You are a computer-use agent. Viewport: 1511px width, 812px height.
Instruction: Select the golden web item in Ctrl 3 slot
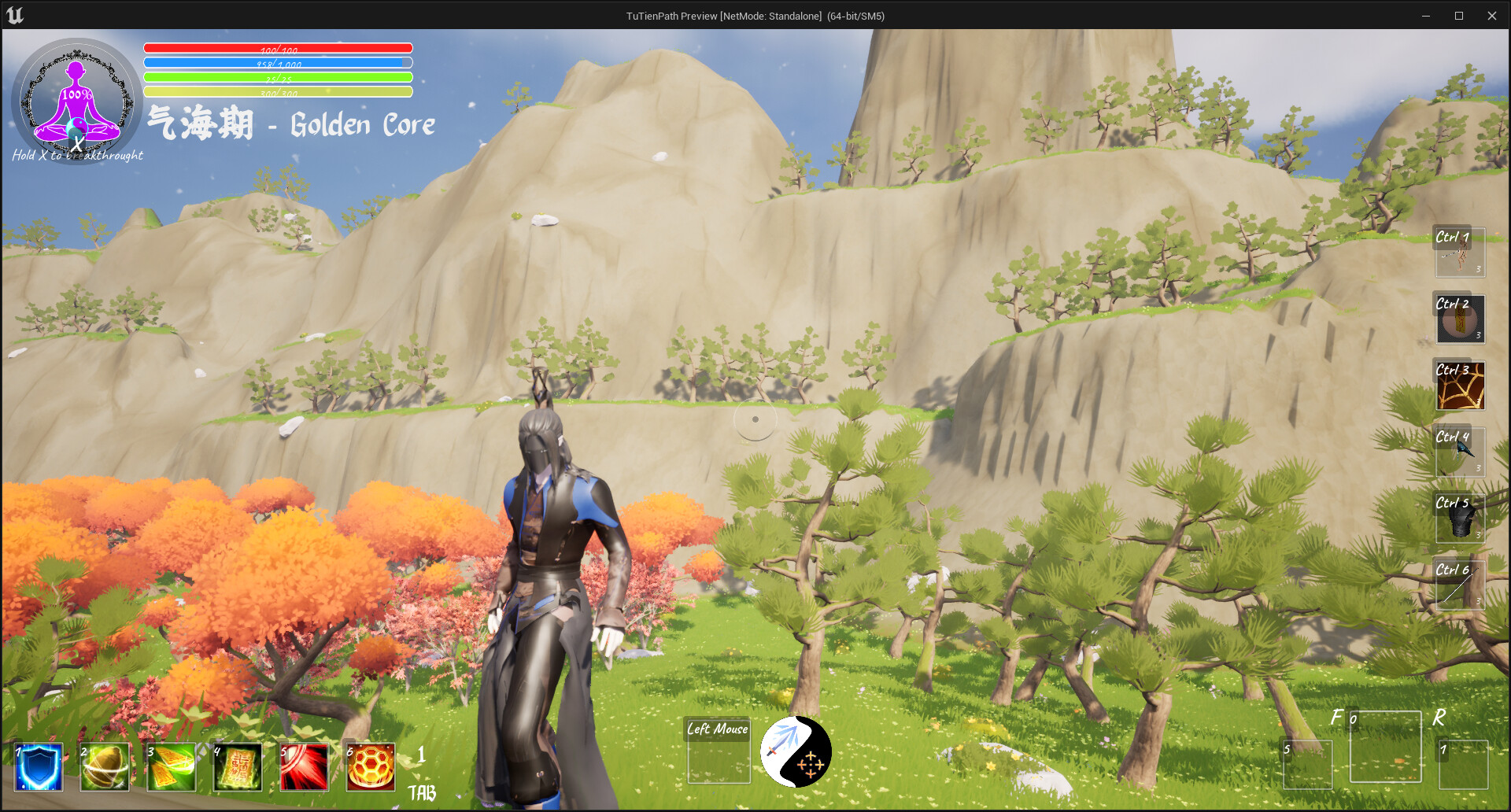(1459, 386)
